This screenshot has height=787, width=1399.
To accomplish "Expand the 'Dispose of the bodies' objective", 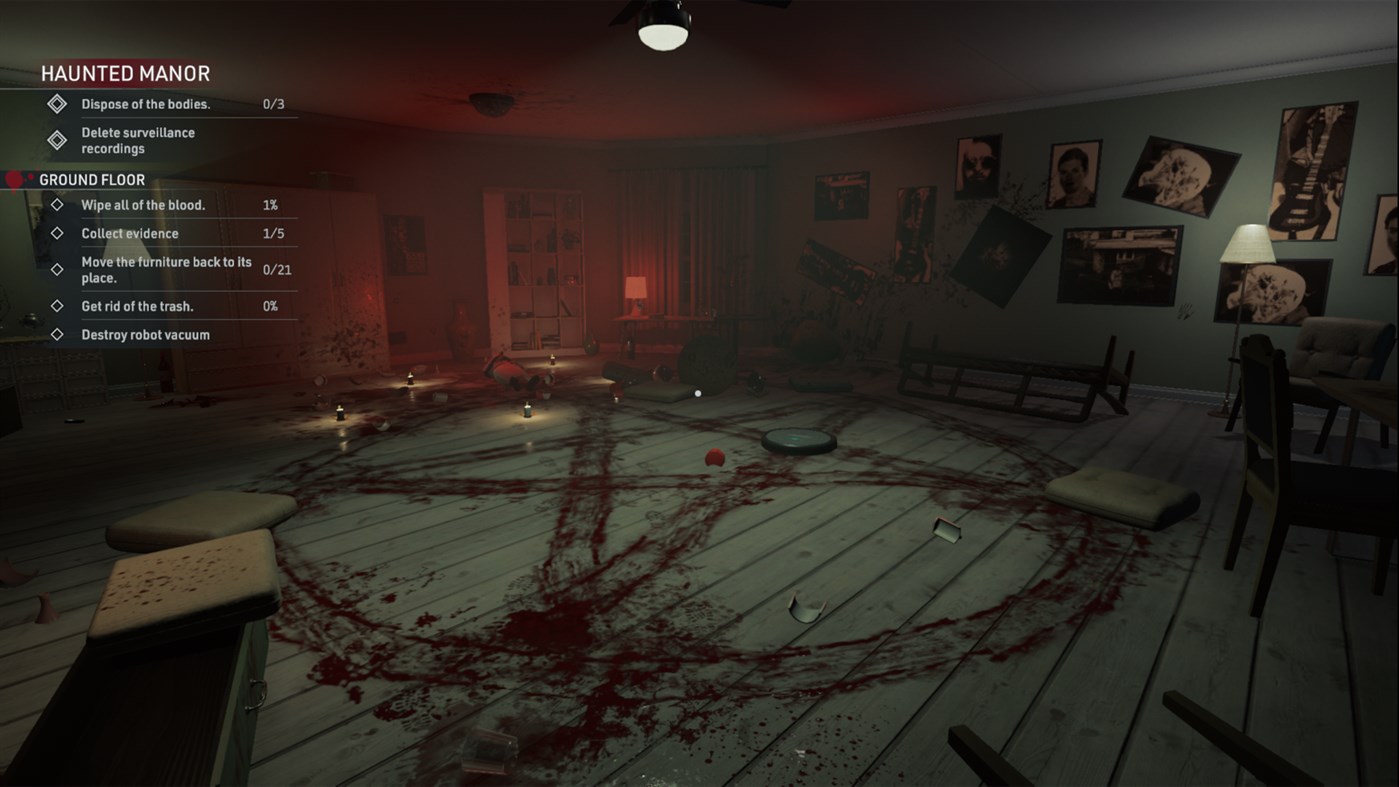I will [146, 104].
